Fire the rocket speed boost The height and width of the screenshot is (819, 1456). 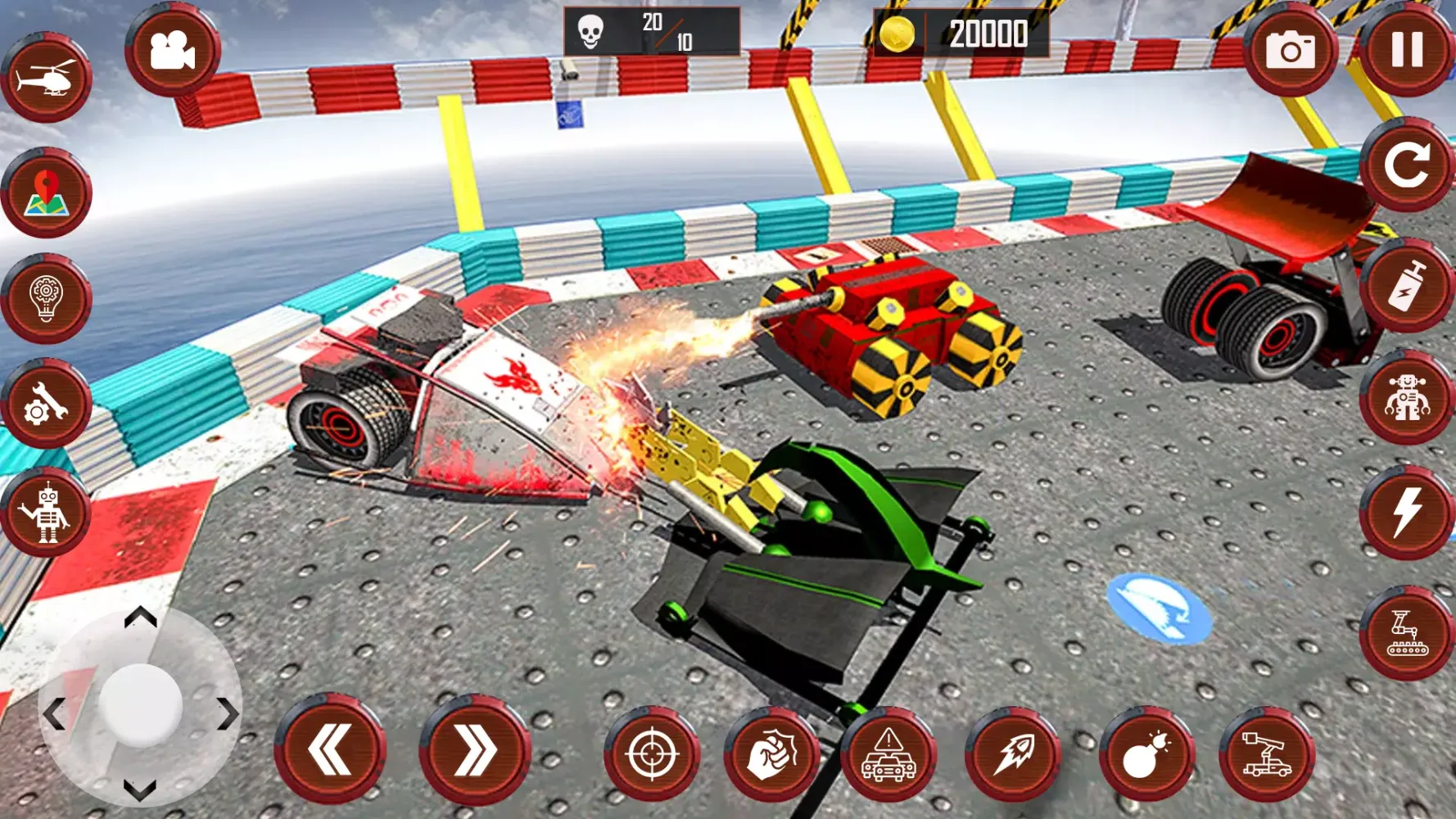point(1014,753)
